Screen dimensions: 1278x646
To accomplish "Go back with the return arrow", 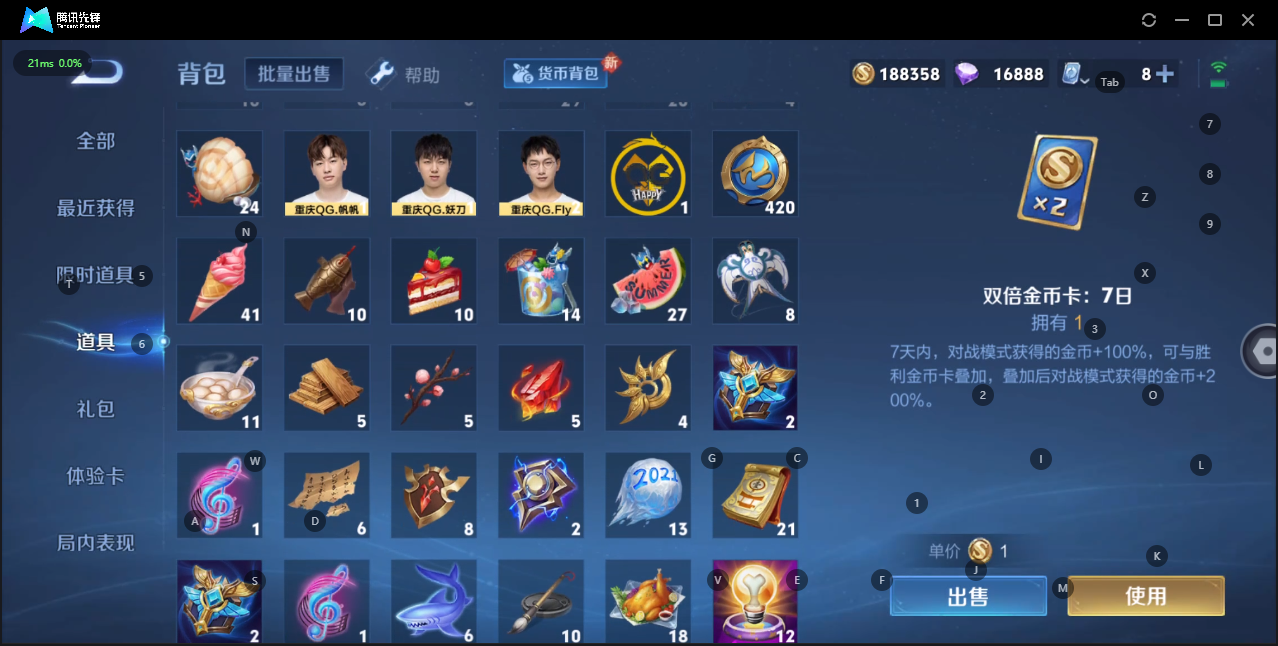I will 100,71.
